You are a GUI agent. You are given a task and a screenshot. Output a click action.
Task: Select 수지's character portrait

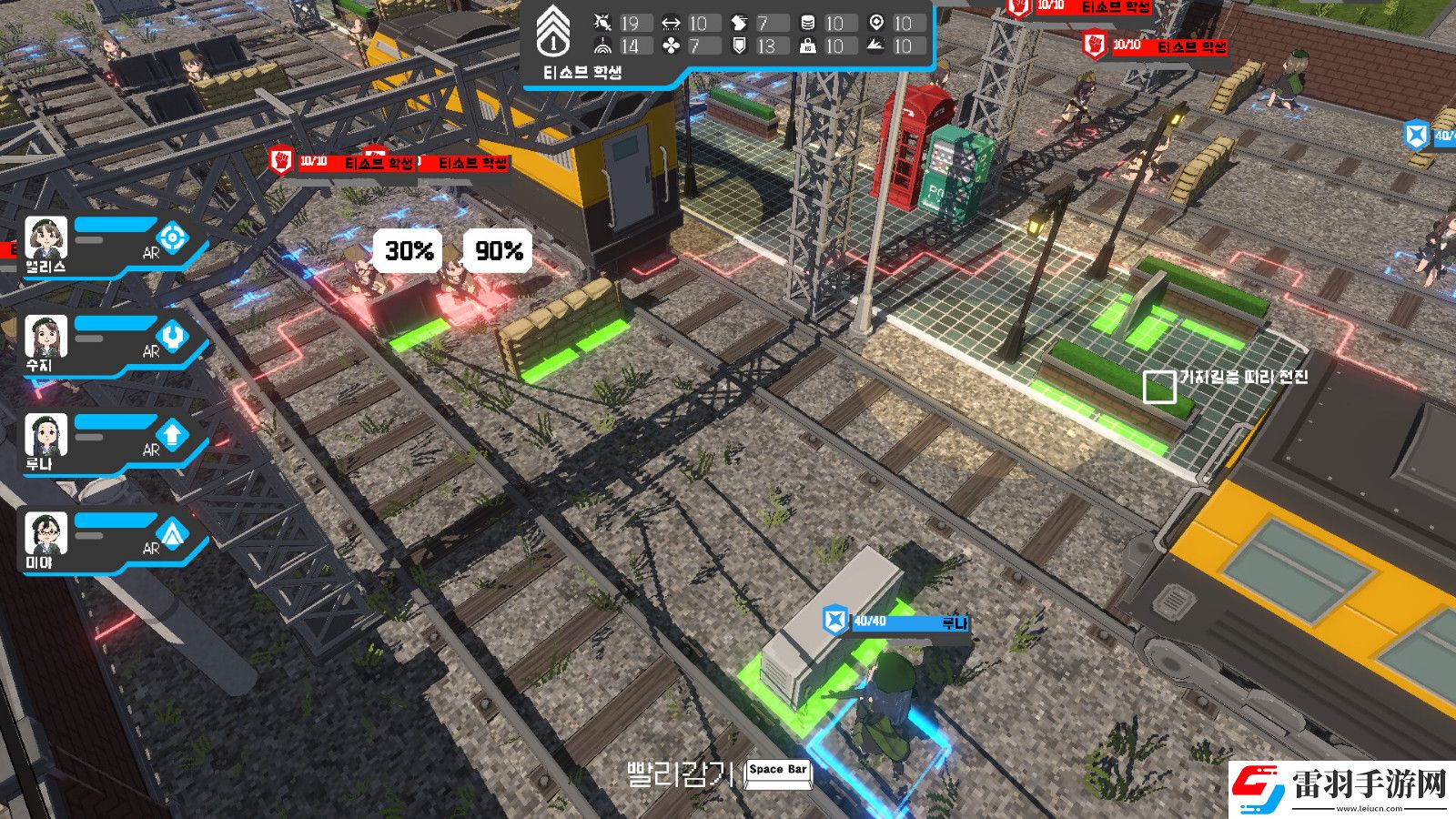coord(45,334)
